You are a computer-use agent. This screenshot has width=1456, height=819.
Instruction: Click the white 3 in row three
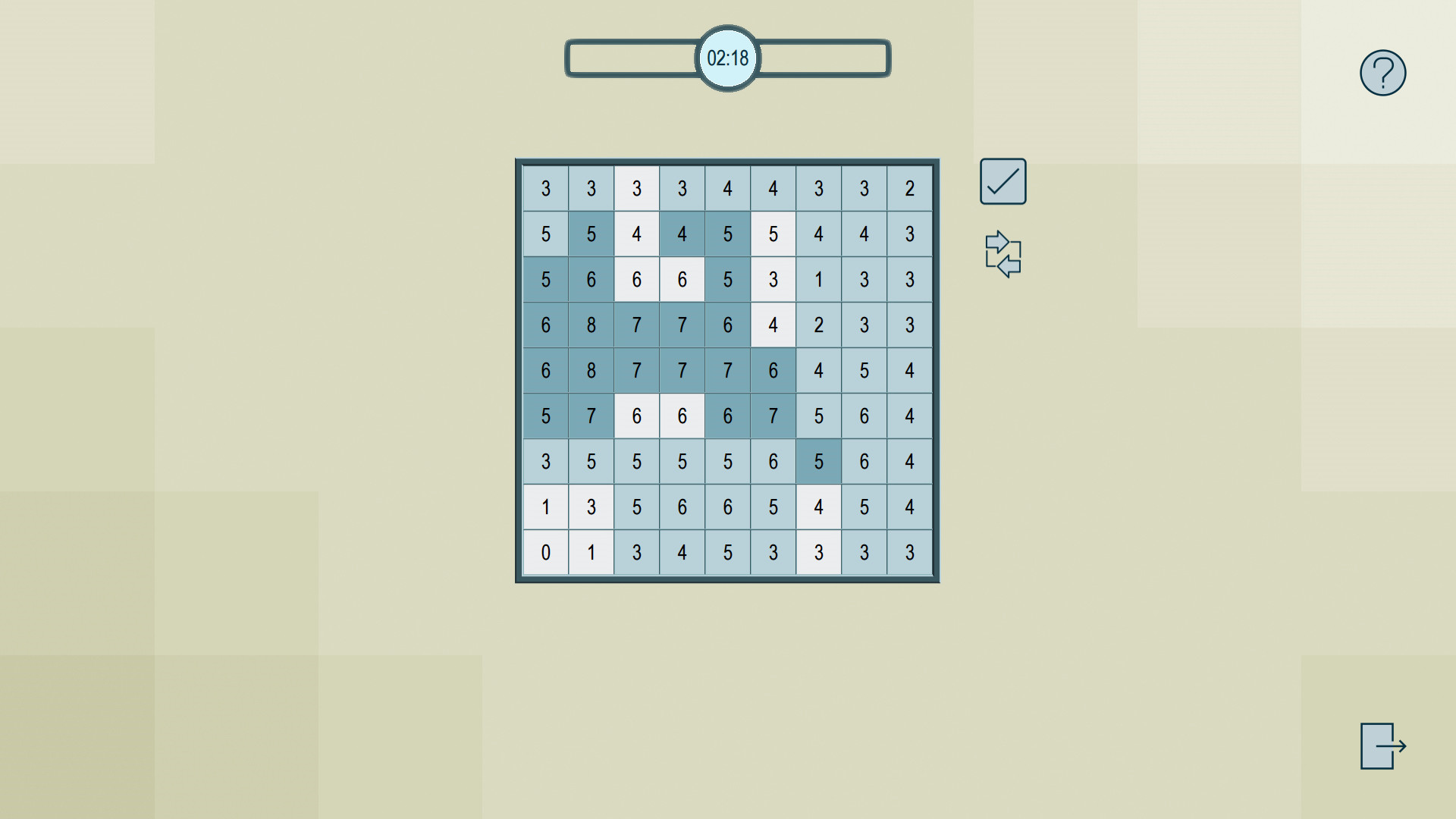pyautogui.click(x=773, y=280)
